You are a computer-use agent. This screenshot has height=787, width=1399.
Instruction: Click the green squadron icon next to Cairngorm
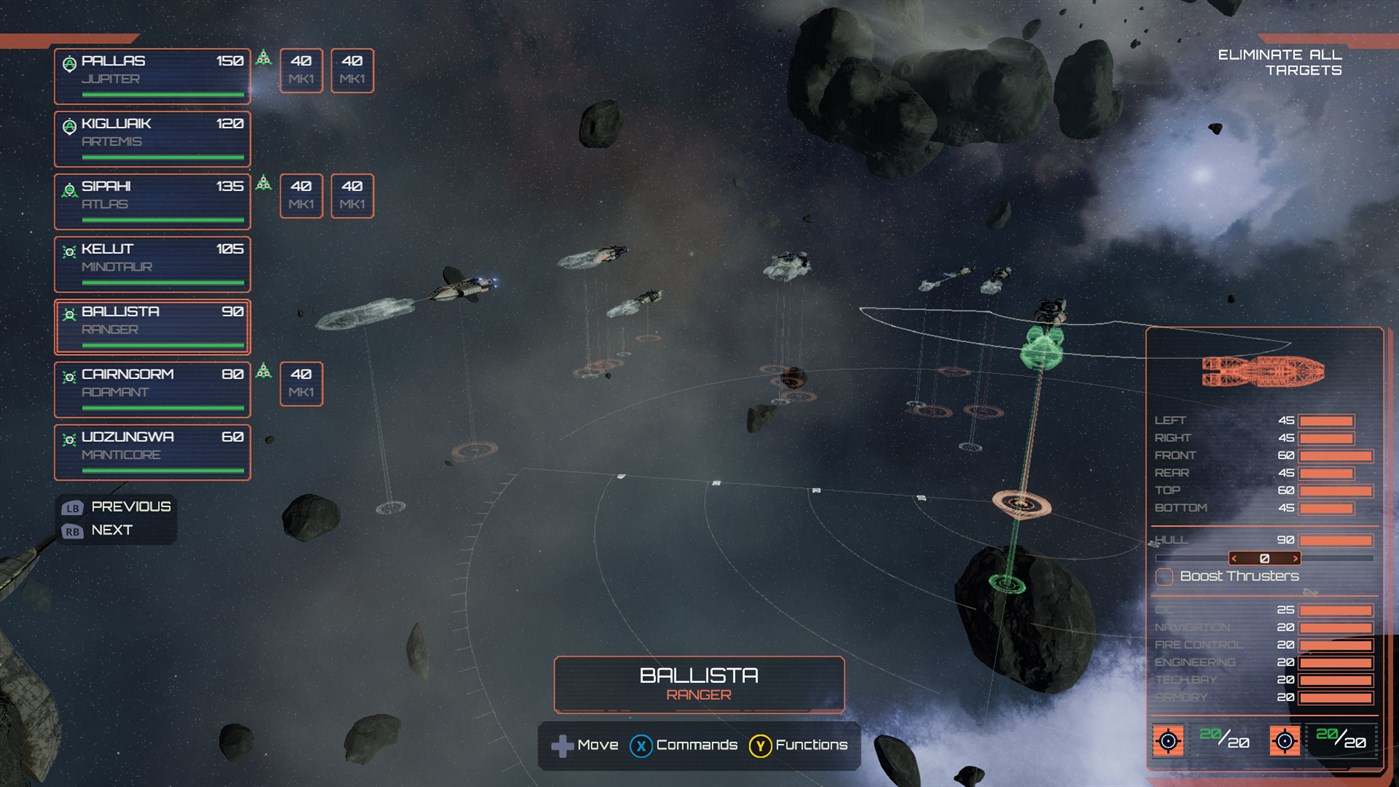263,369
